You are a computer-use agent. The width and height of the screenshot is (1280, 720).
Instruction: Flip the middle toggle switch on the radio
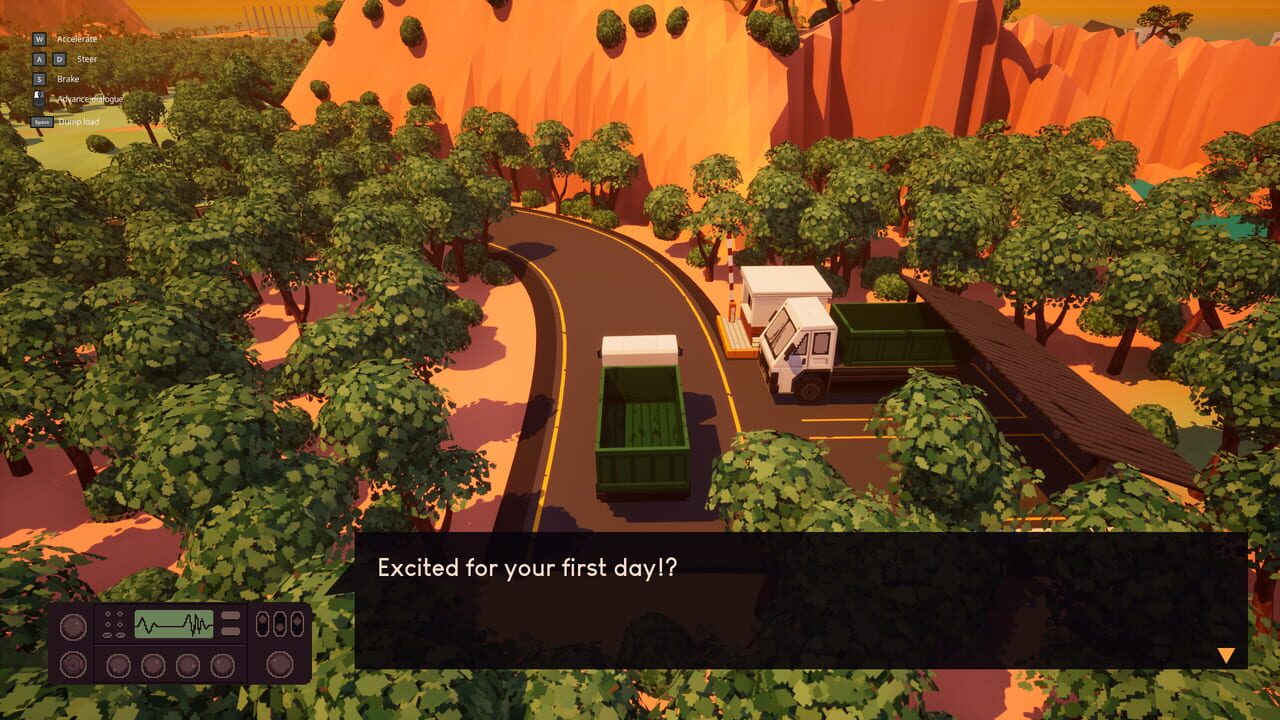pyautogui.click(x=279, y=625)
